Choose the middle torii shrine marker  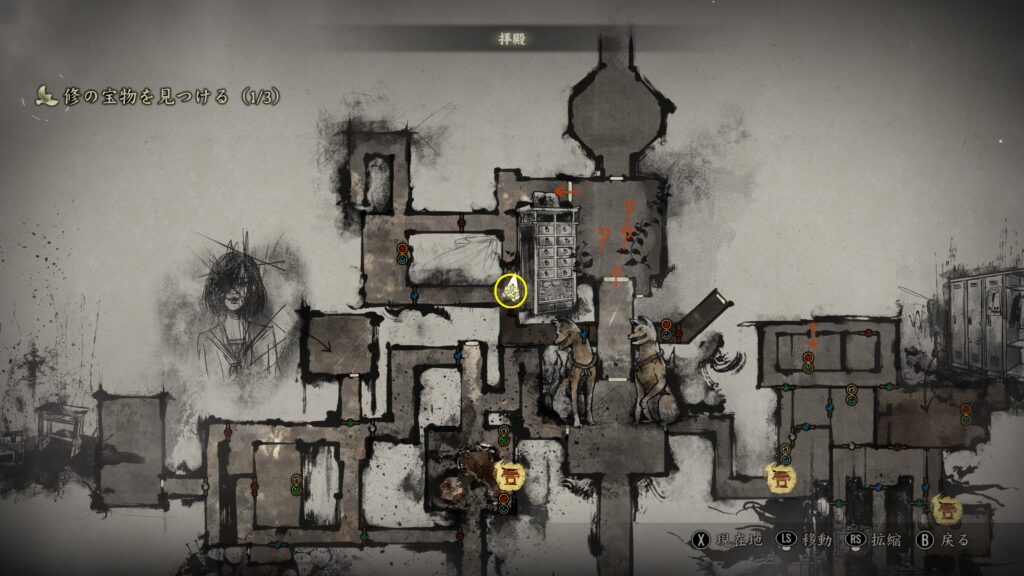tap(781, 477)
